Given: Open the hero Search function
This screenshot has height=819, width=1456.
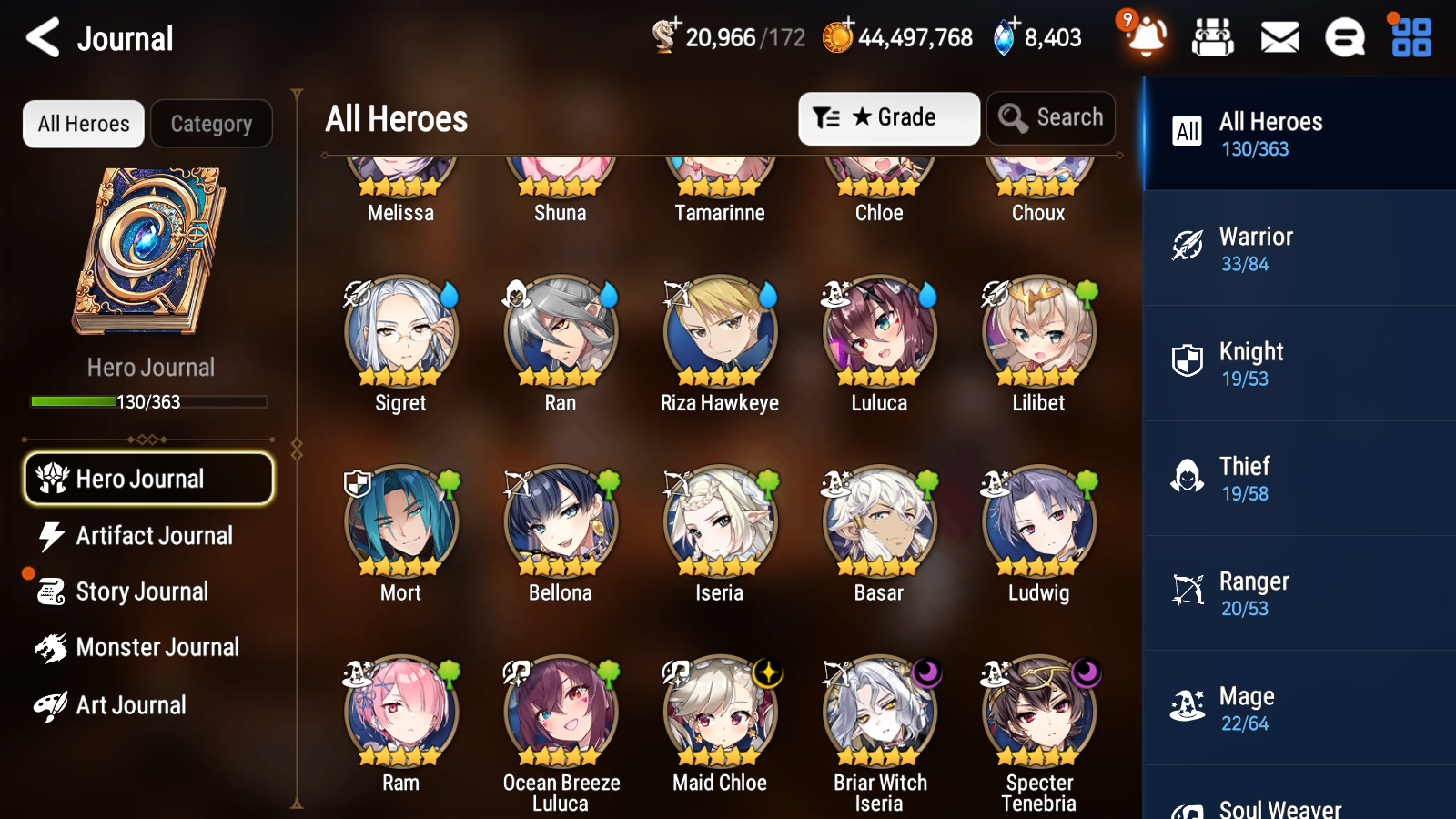Looking at the screenshot, I should tap(1051, 117).
